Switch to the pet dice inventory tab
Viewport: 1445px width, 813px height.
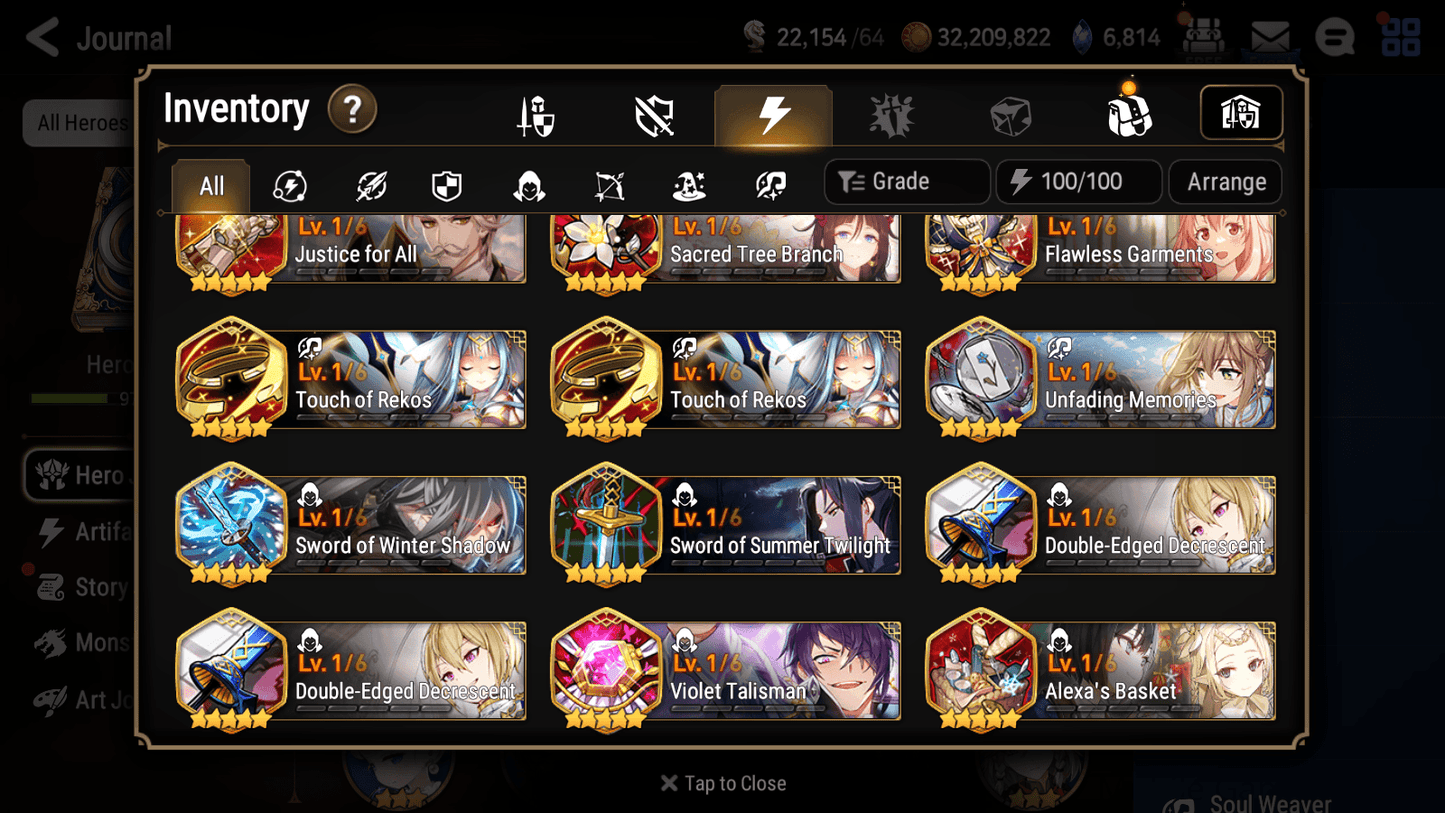click(x=1011, y=113)
